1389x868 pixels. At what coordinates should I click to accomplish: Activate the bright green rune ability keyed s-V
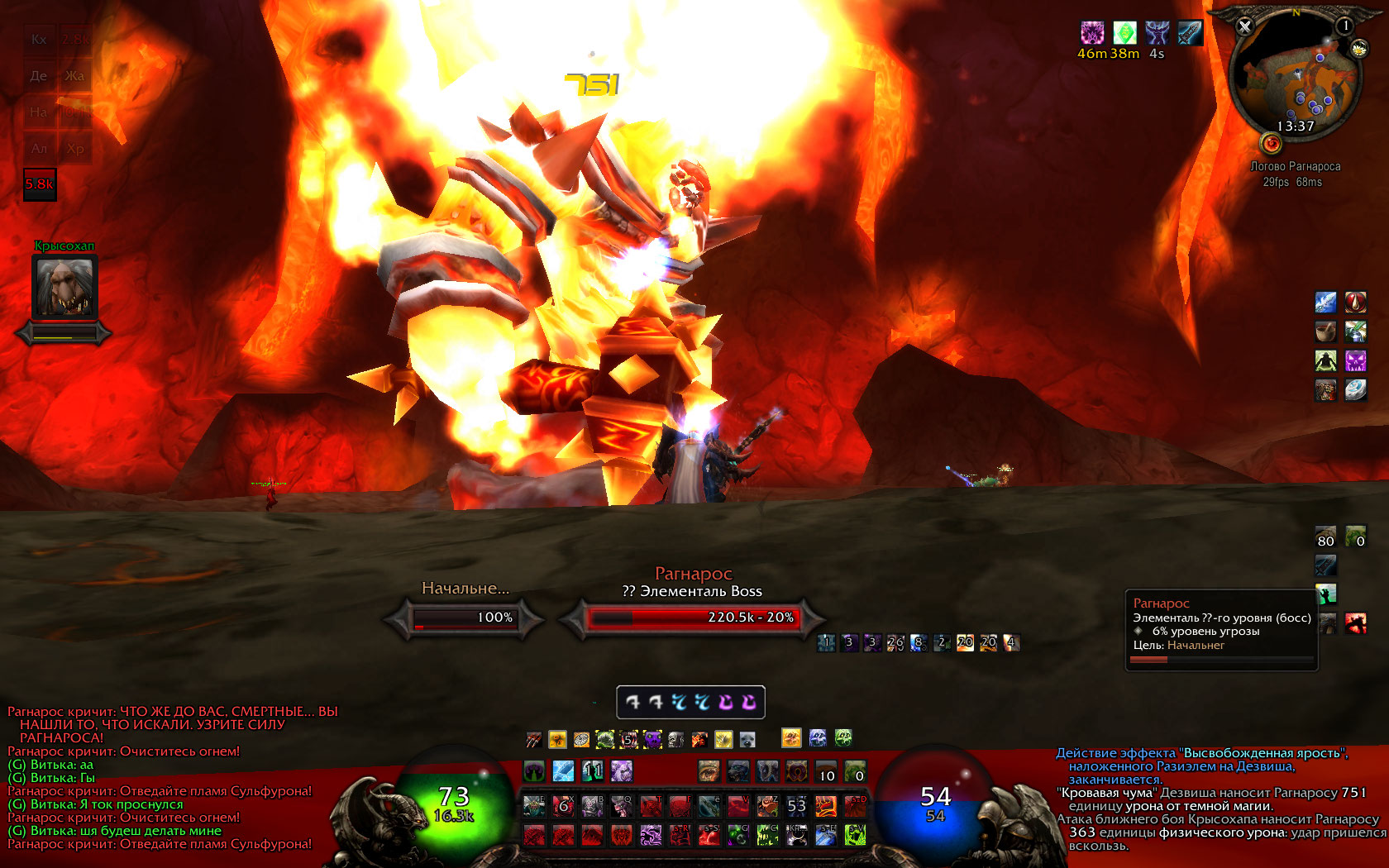click(x=855, y=835)
